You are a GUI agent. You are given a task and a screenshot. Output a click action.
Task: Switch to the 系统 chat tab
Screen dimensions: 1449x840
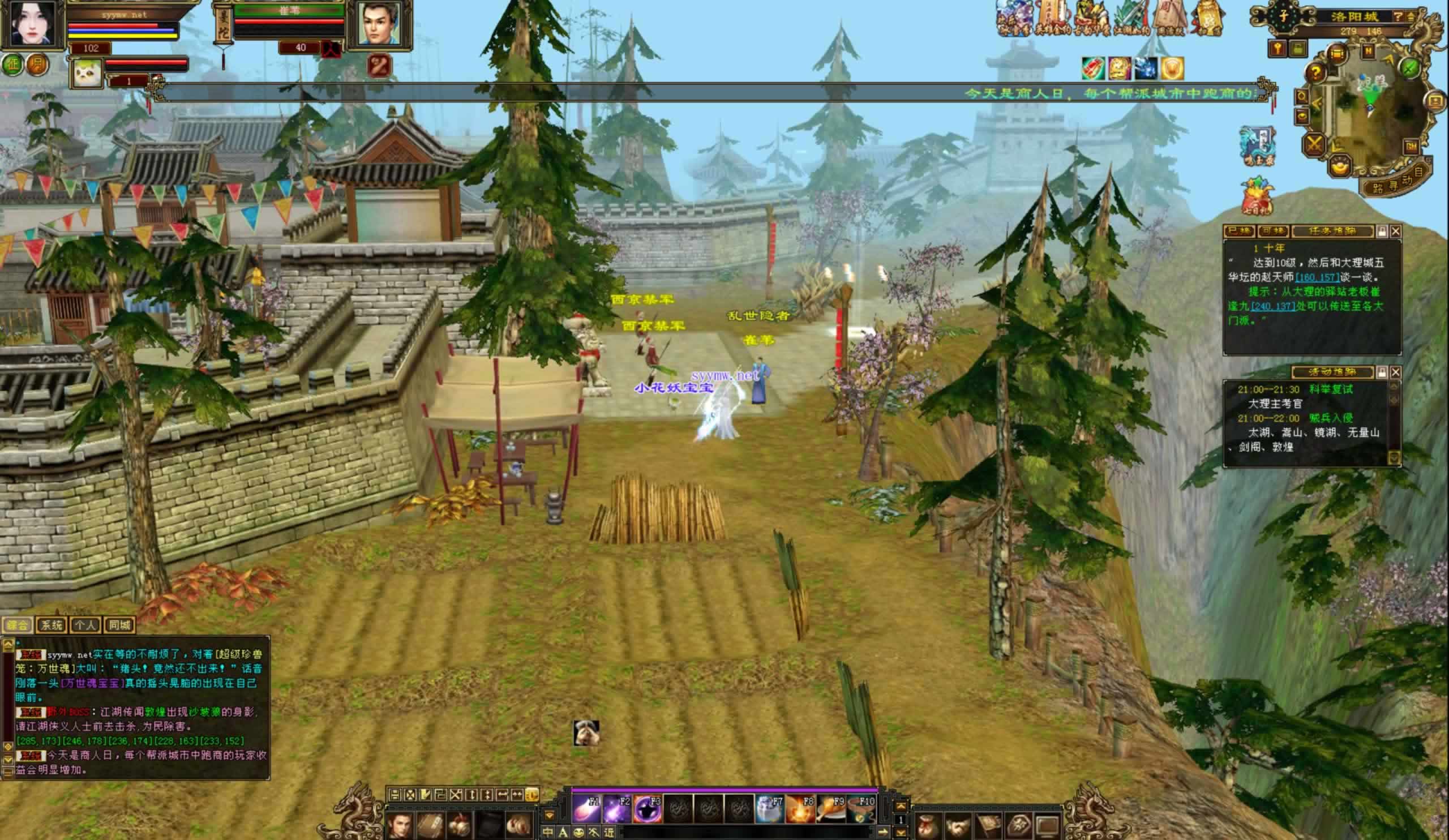click(x=51, y=625)
